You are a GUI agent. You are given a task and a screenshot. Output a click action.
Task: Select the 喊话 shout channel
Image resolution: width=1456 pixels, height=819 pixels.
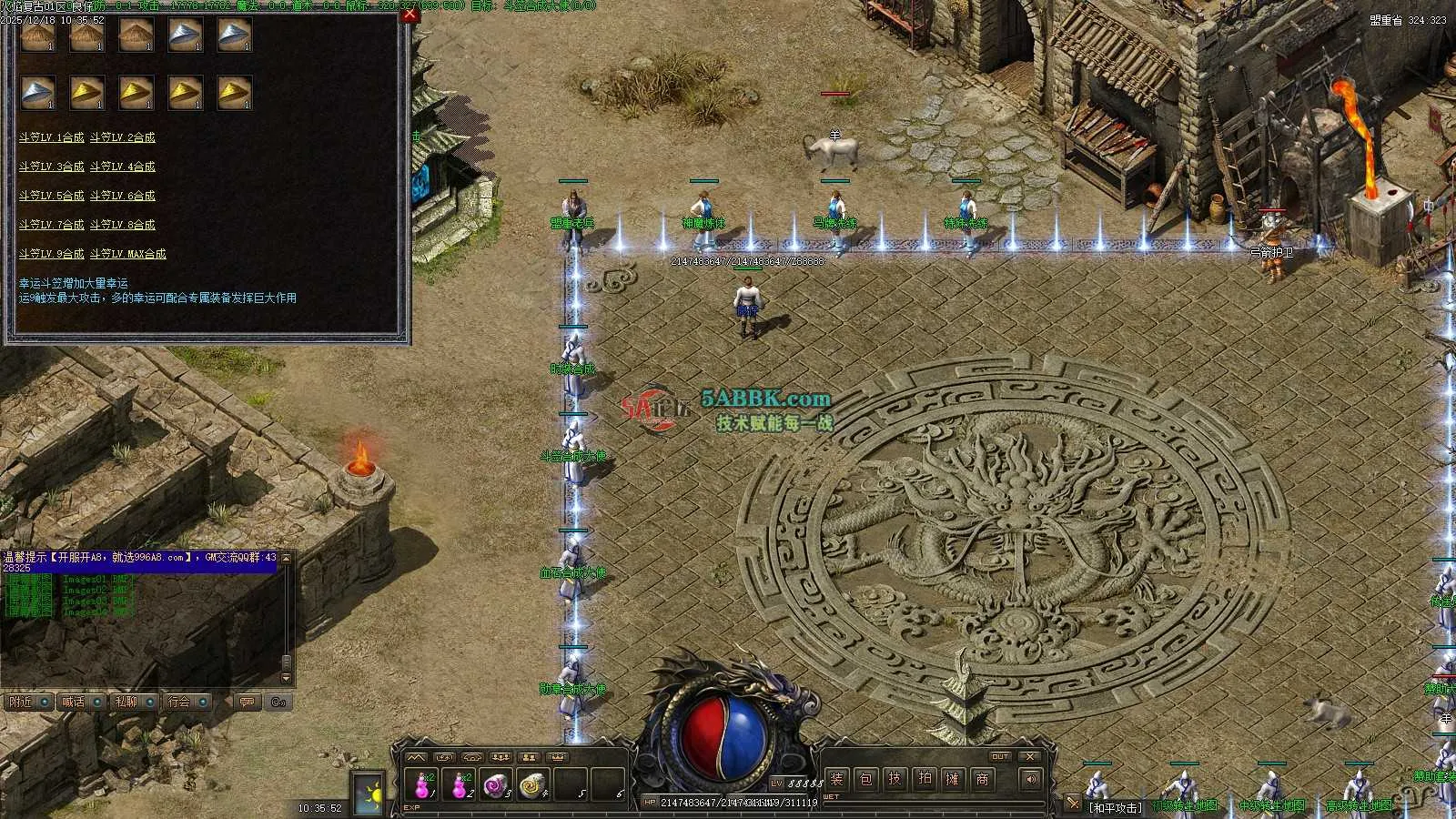(73, 702)
